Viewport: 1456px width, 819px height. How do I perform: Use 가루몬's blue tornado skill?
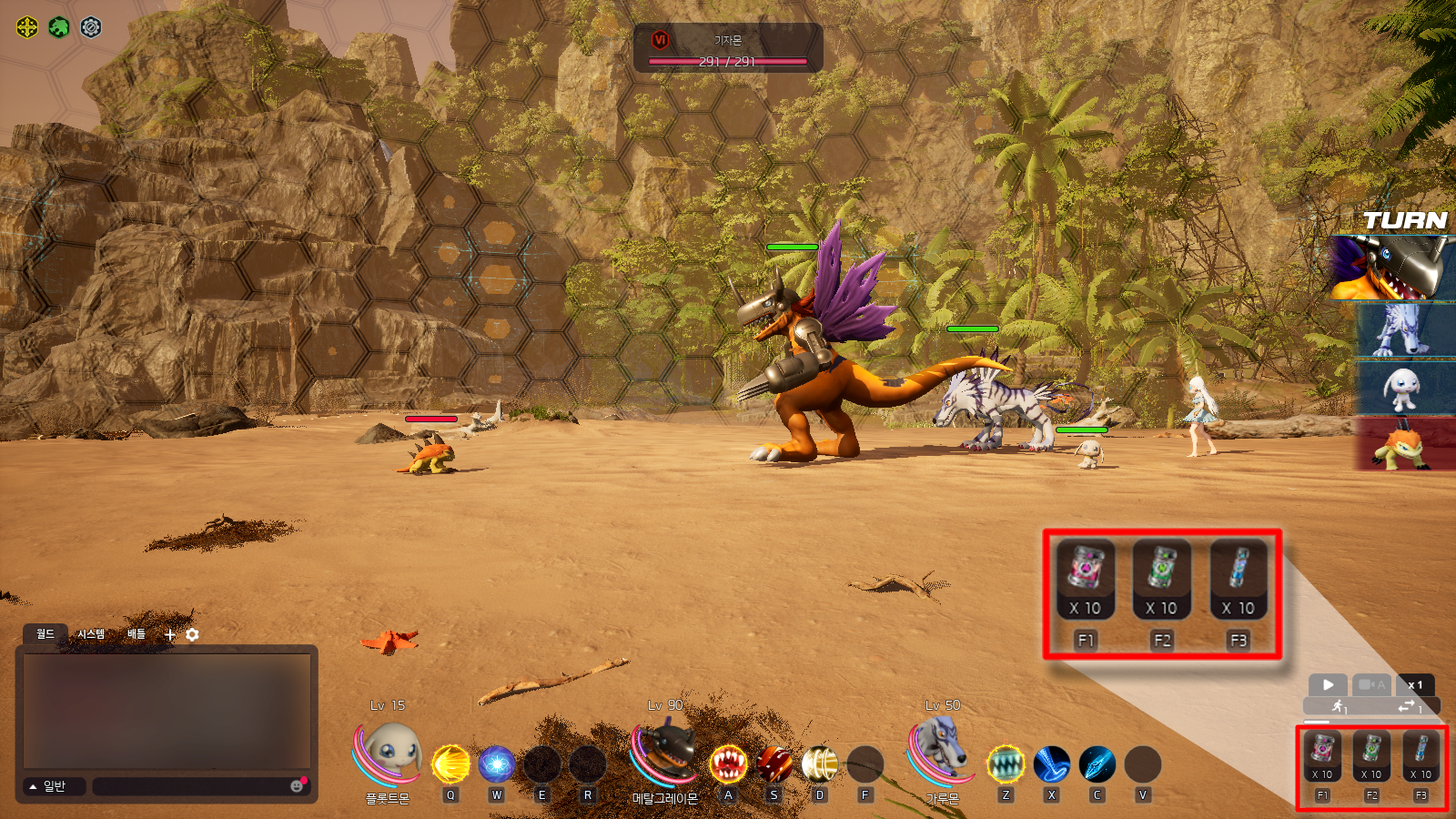tap(1052, 764)
